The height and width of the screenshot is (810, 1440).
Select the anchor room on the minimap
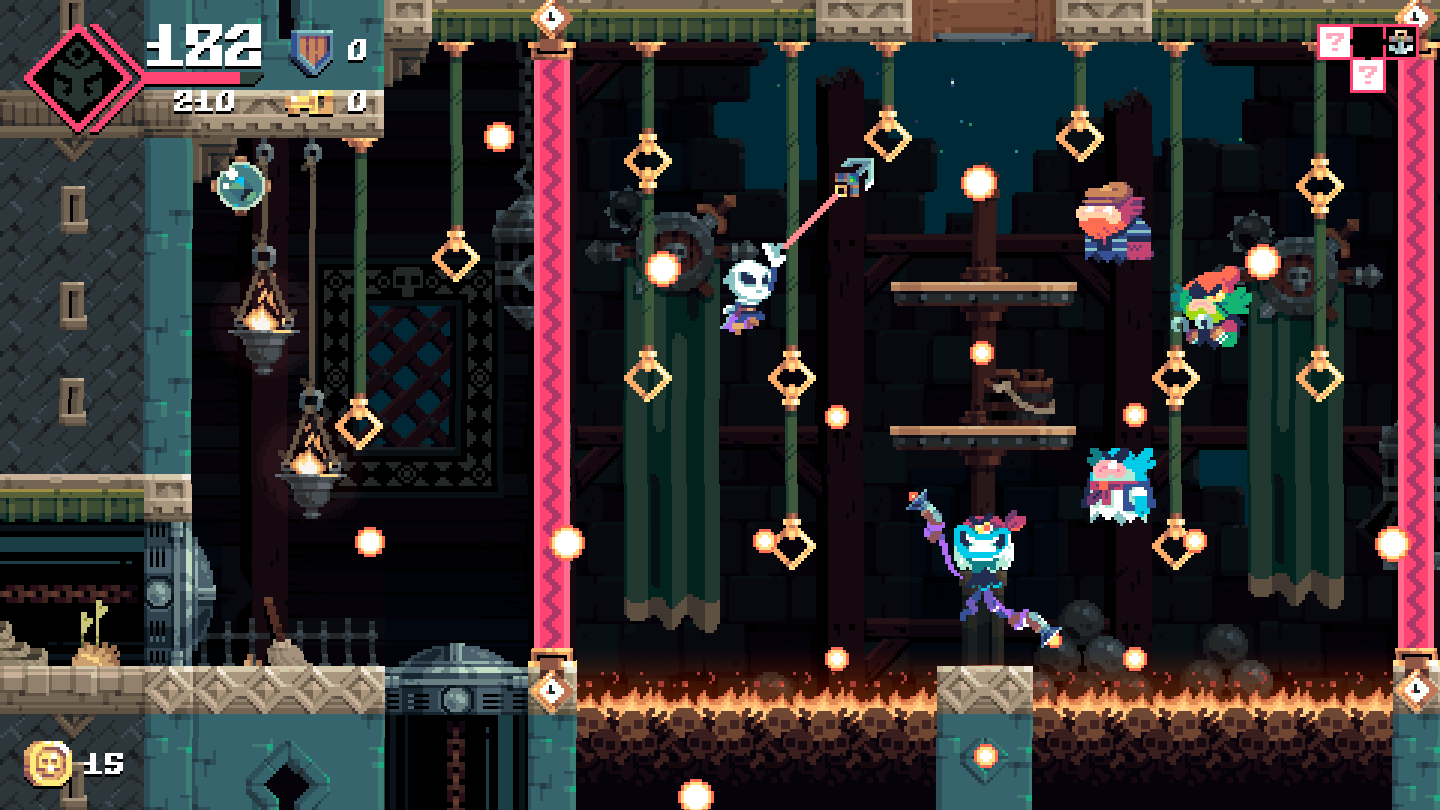point(1399,42)
